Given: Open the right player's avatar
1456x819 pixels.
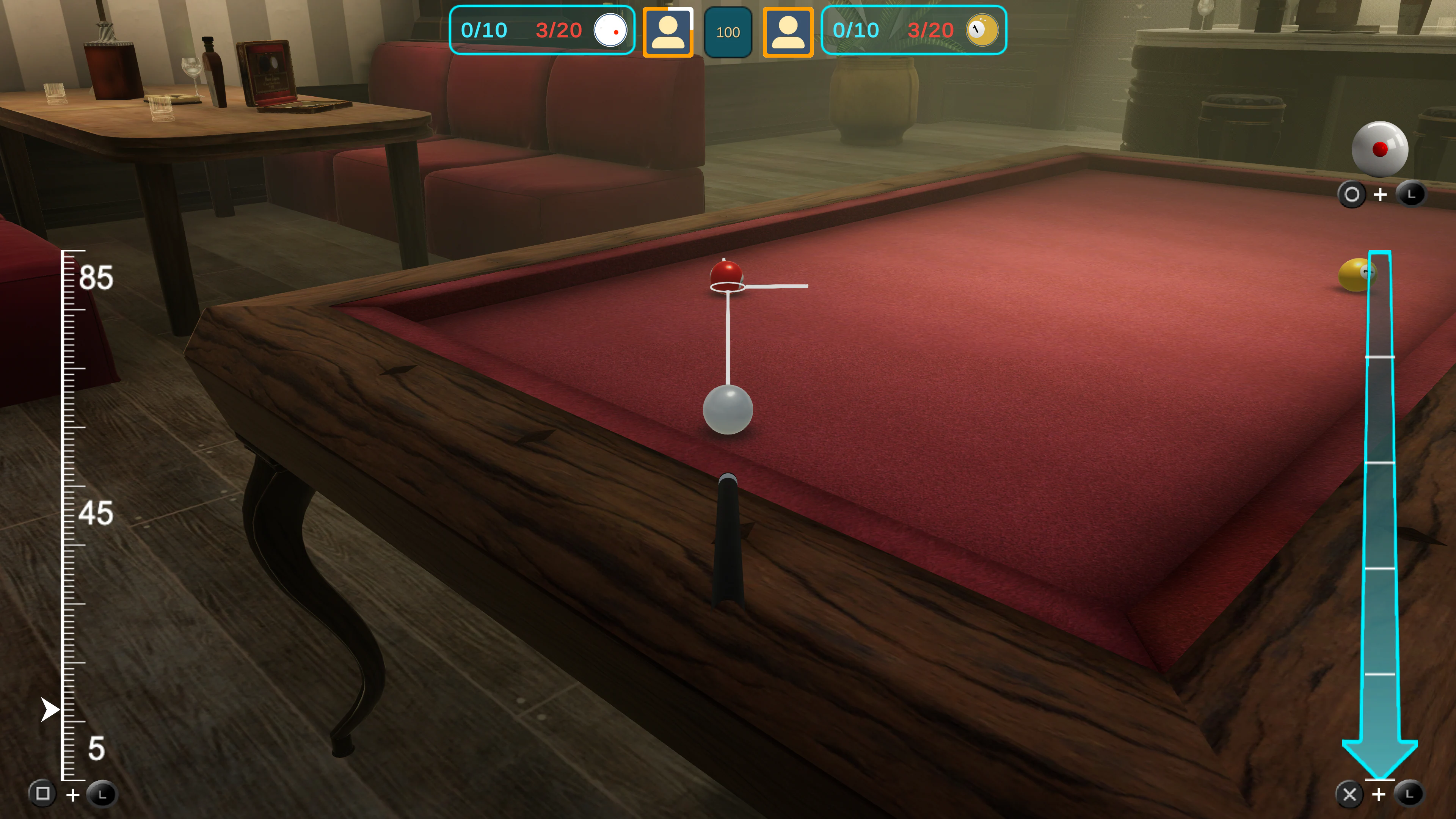Looking at the screenshot, I should (788, 32).
